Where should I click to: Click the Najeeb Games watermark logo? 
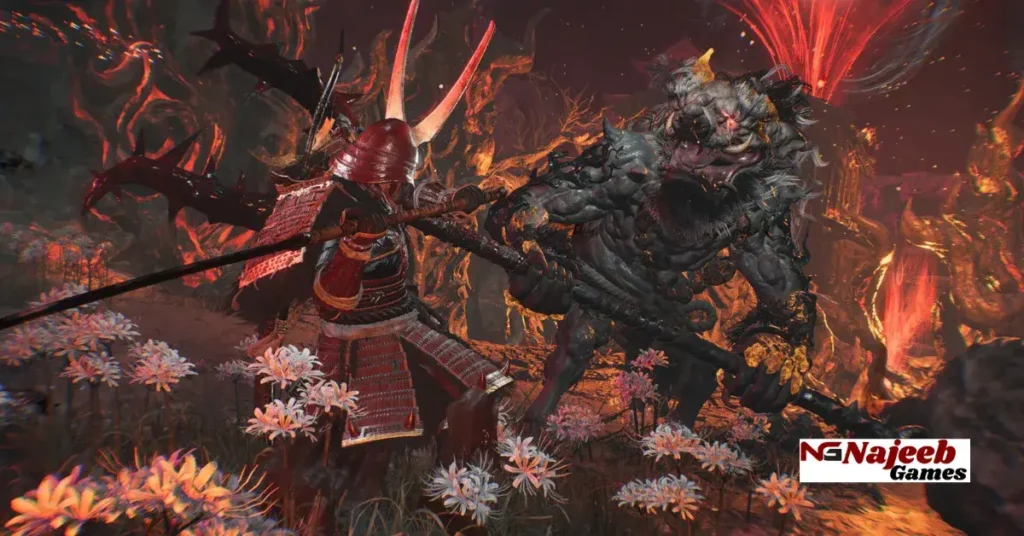coord(884,460)
